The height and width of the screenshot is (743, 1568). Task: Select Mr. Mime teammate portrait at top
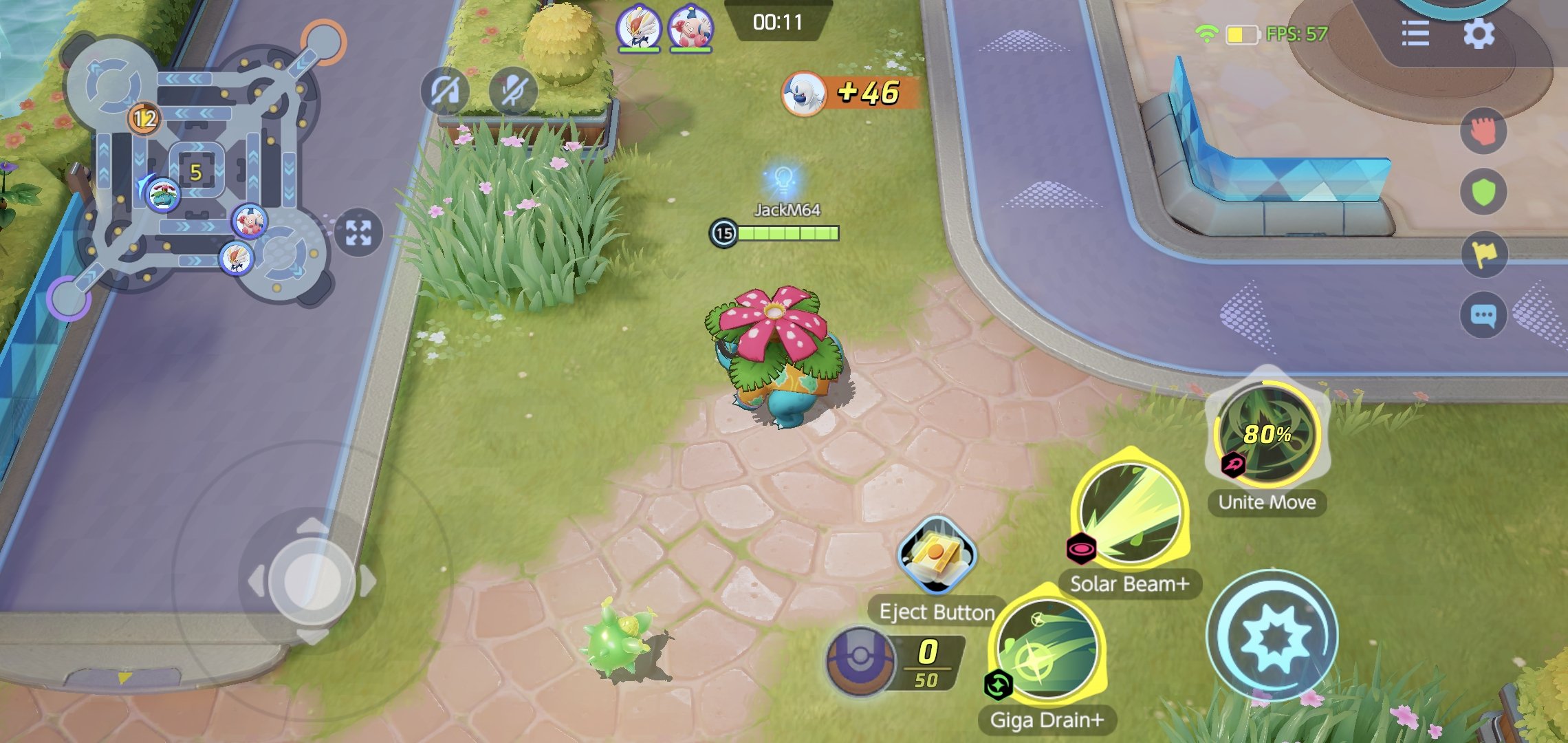click(690, 29)
